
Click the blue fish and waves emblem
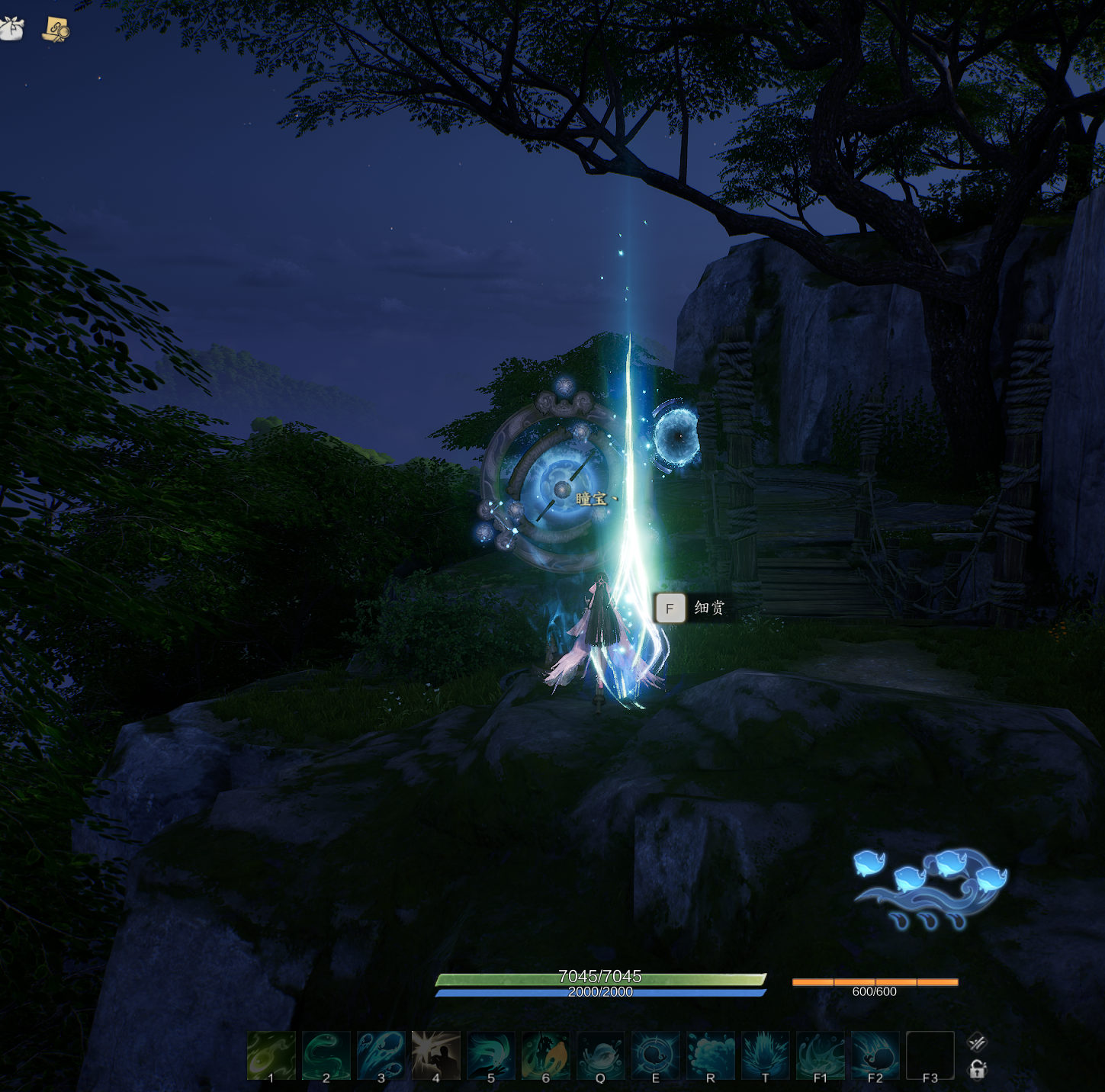(x=931, y=888)
